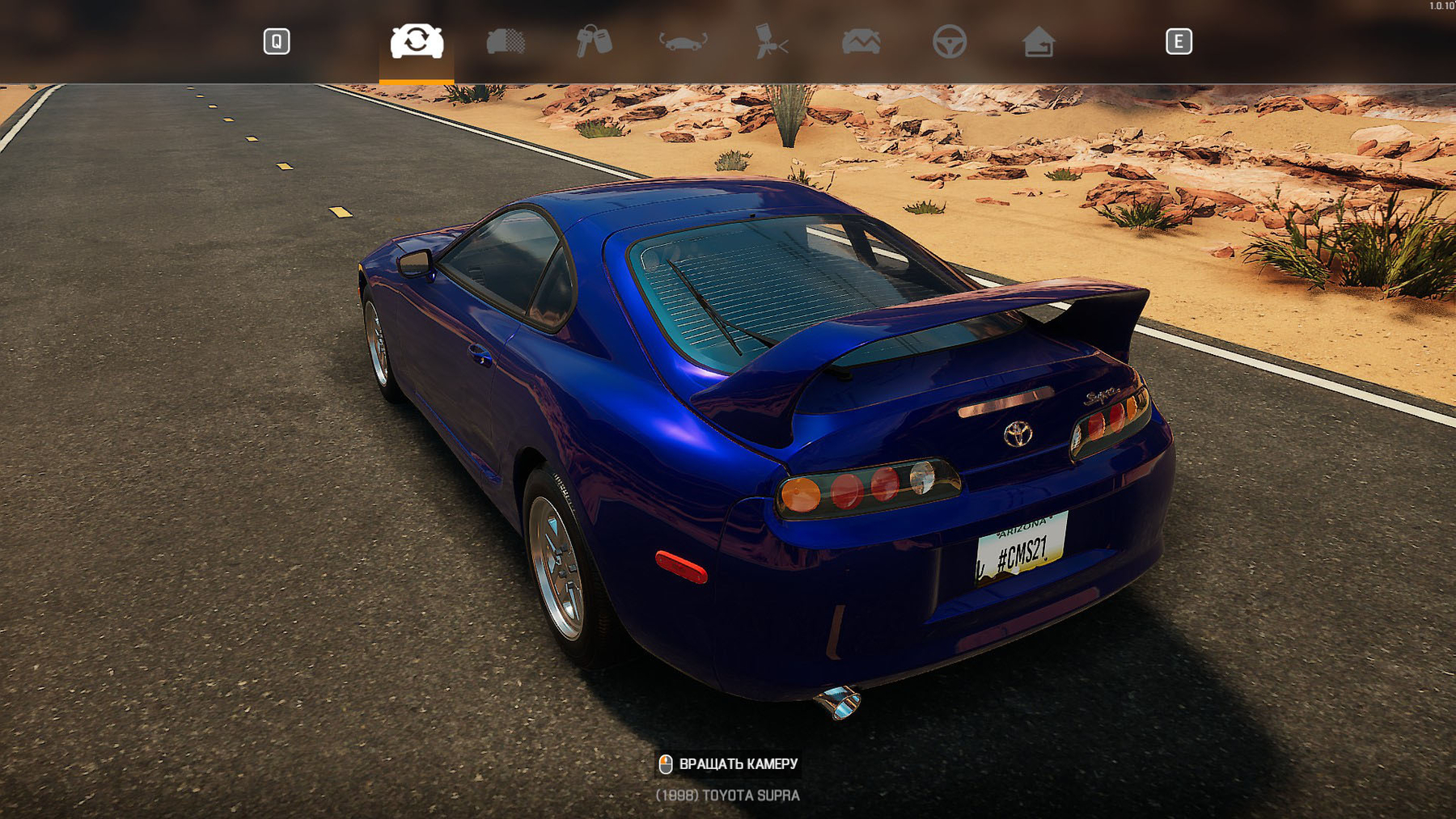Click the (1998) TOYOTA SUPRA name text
This screenshot has height=819, width=1456.
tap(726, 796)
